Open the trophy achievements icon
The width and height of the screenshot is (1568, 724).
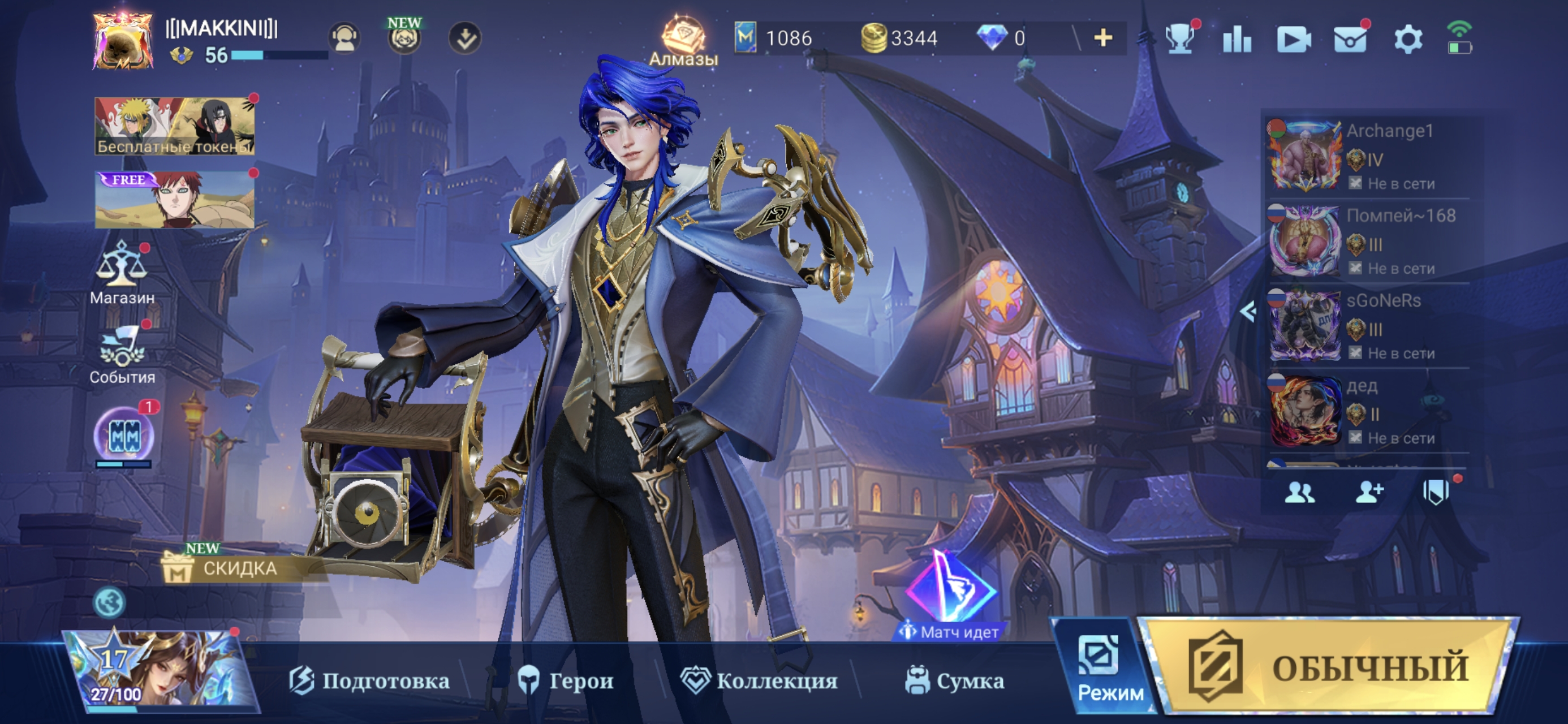click(1179, 40)
